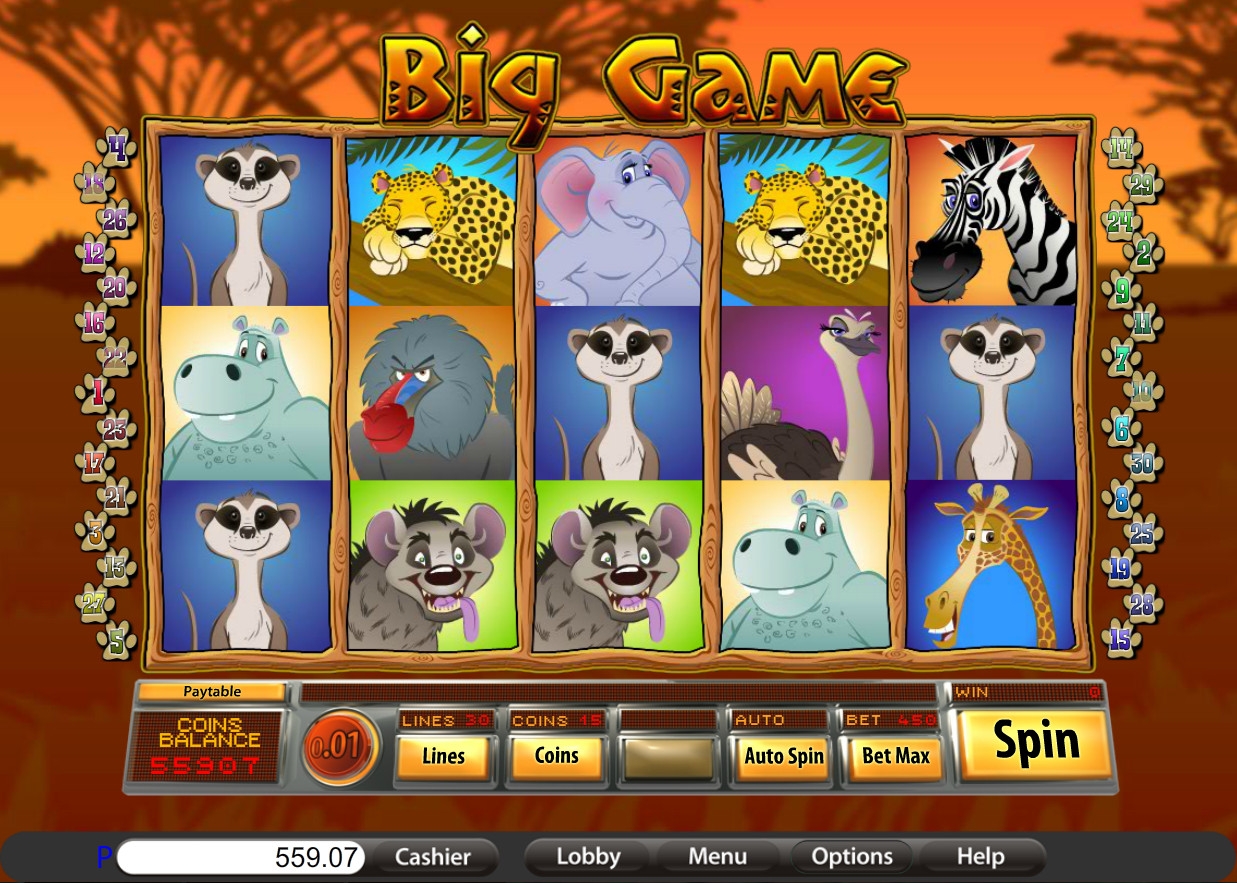The image size is (1237, 883).
Task: Open the Paytable
Action: (212, 691)
